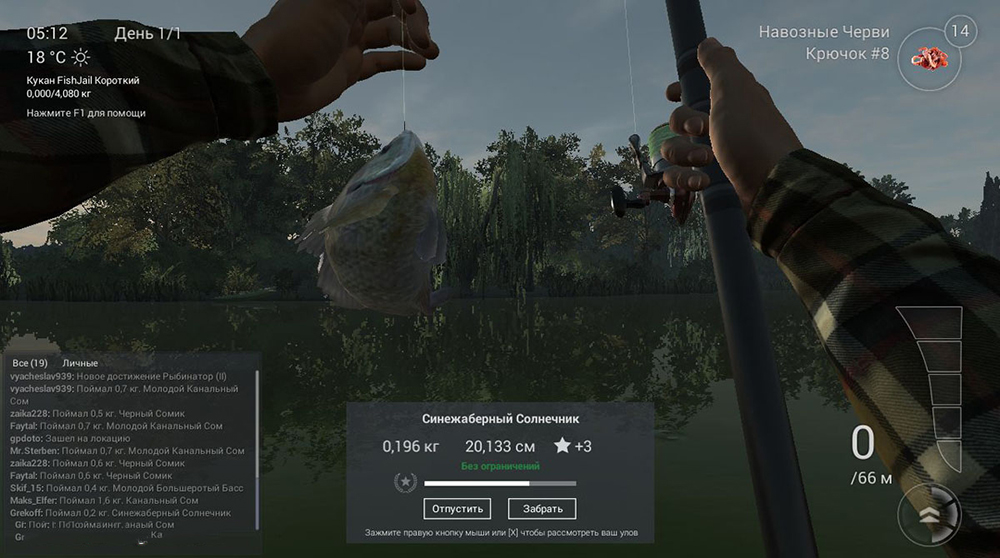Open the Личные chat tab
This screenshot has height=558, width=1000.
tap(81, 362)
